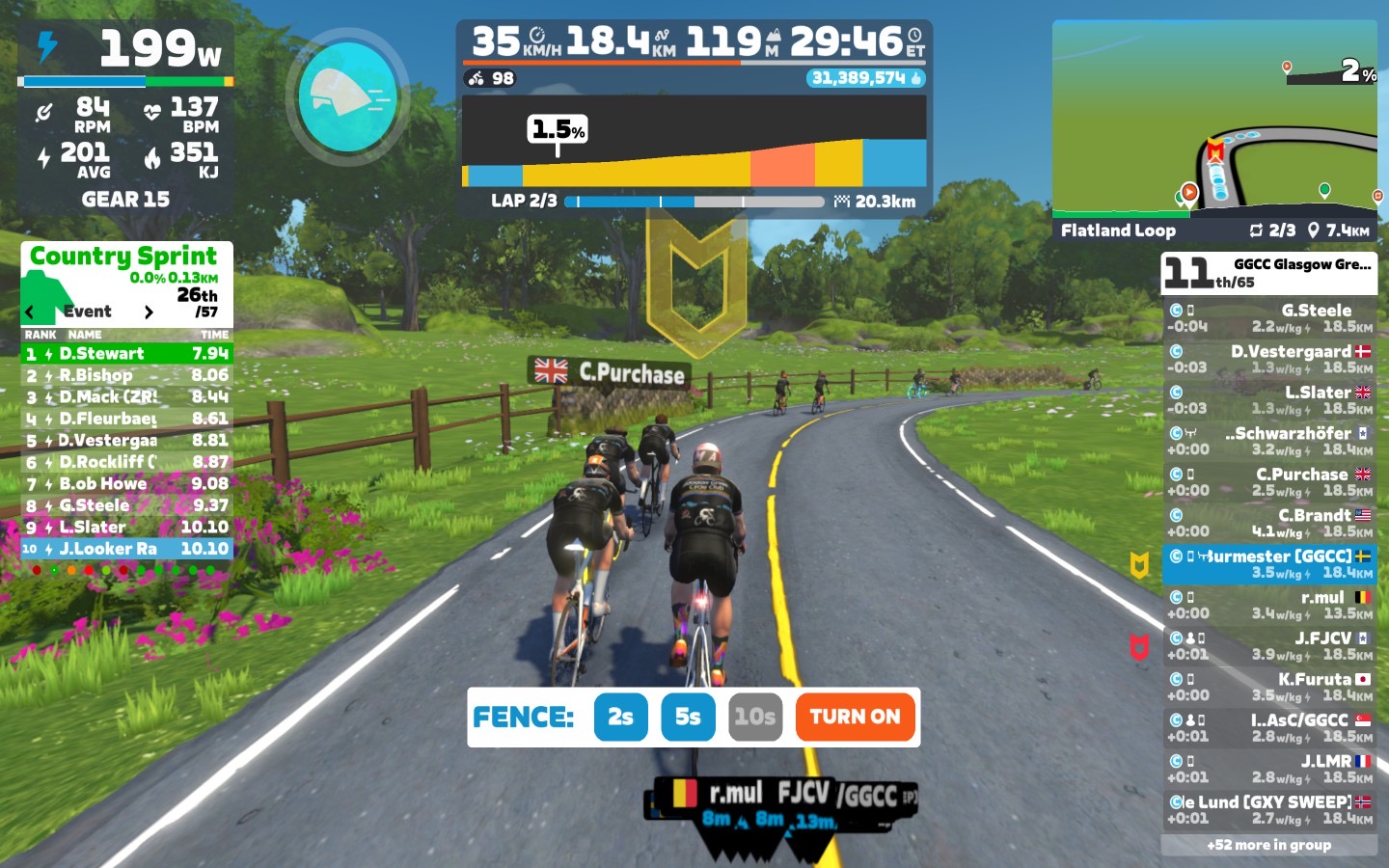This screenshot has height=868, width=1389.
Task: Set fence gap to 2s
Action: (x=620, y=717)
